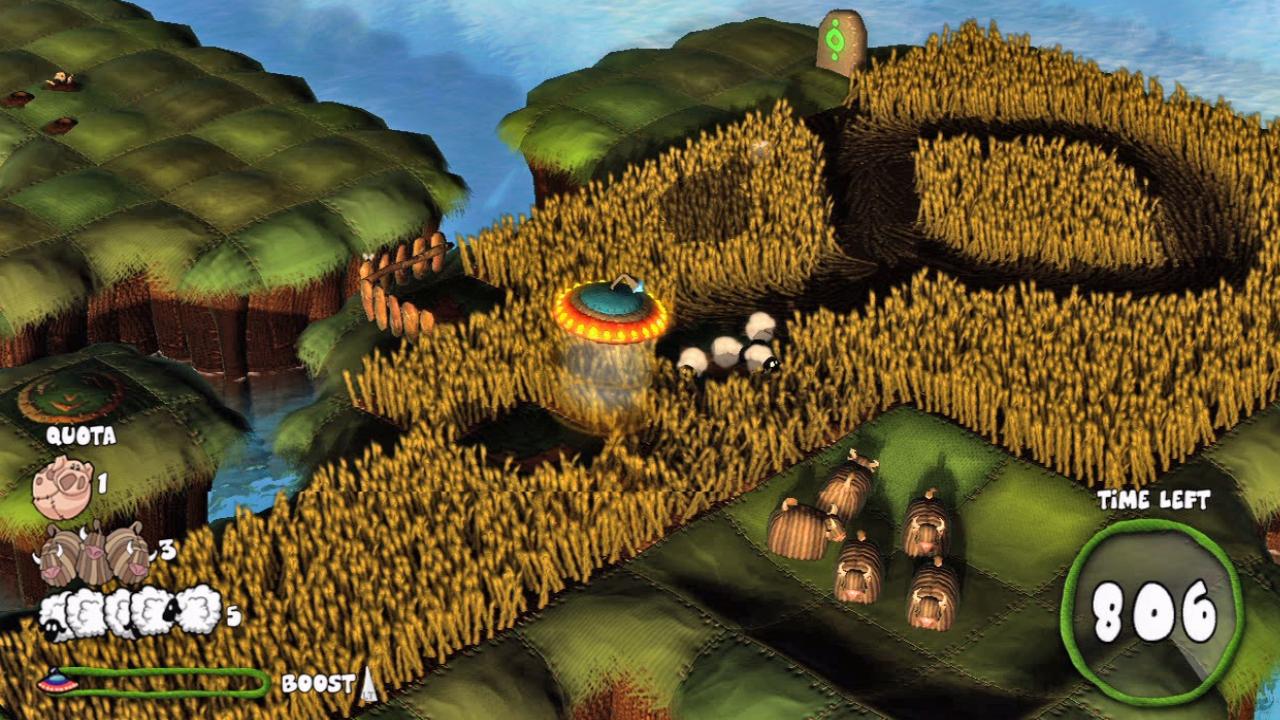
Task: Open the QUOTA panel header
Action: coord(83,437)
